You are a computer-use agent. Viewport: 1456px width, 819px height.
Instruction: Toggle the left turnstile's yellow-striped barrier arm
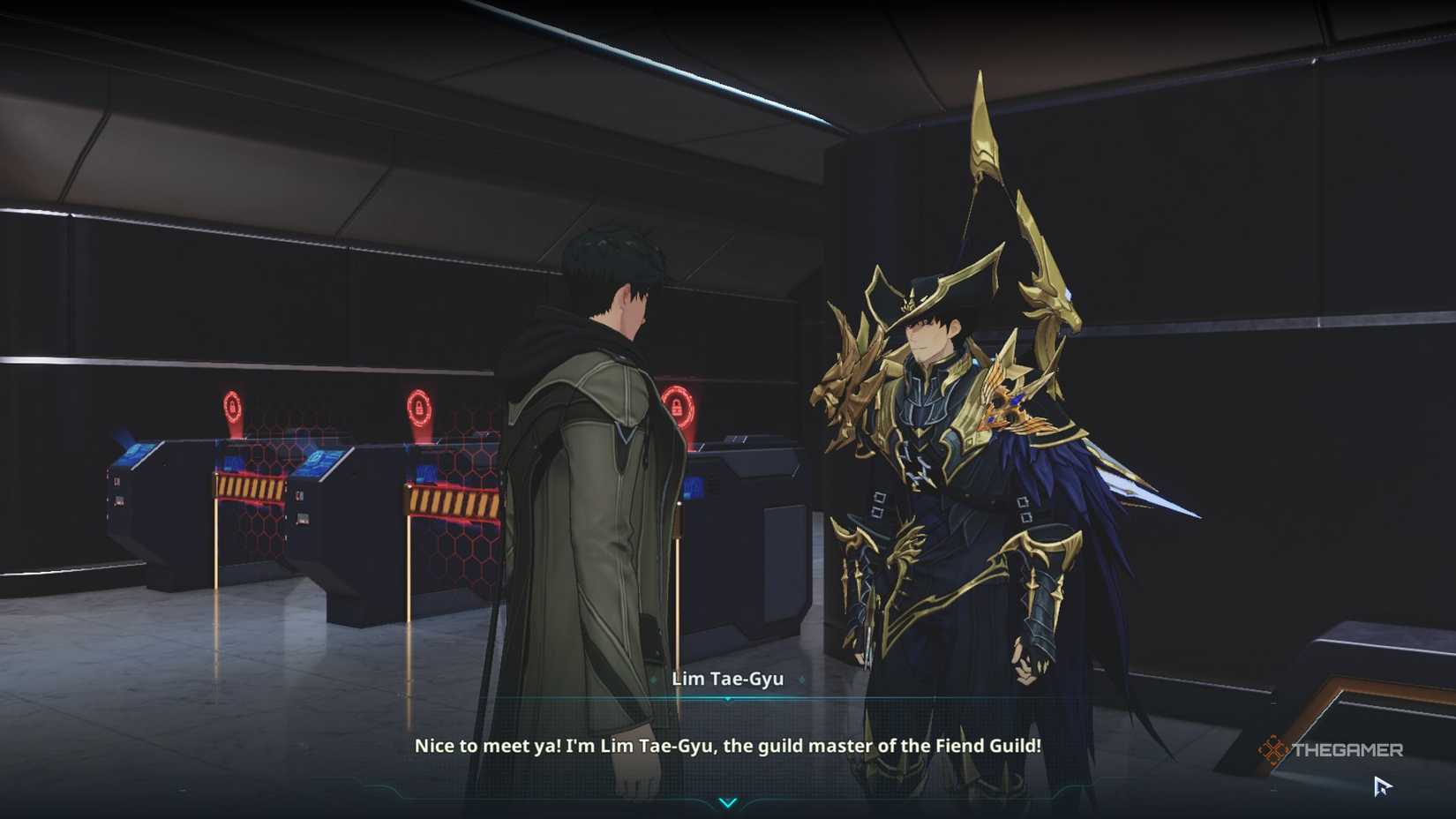click(x=251, y=486)
